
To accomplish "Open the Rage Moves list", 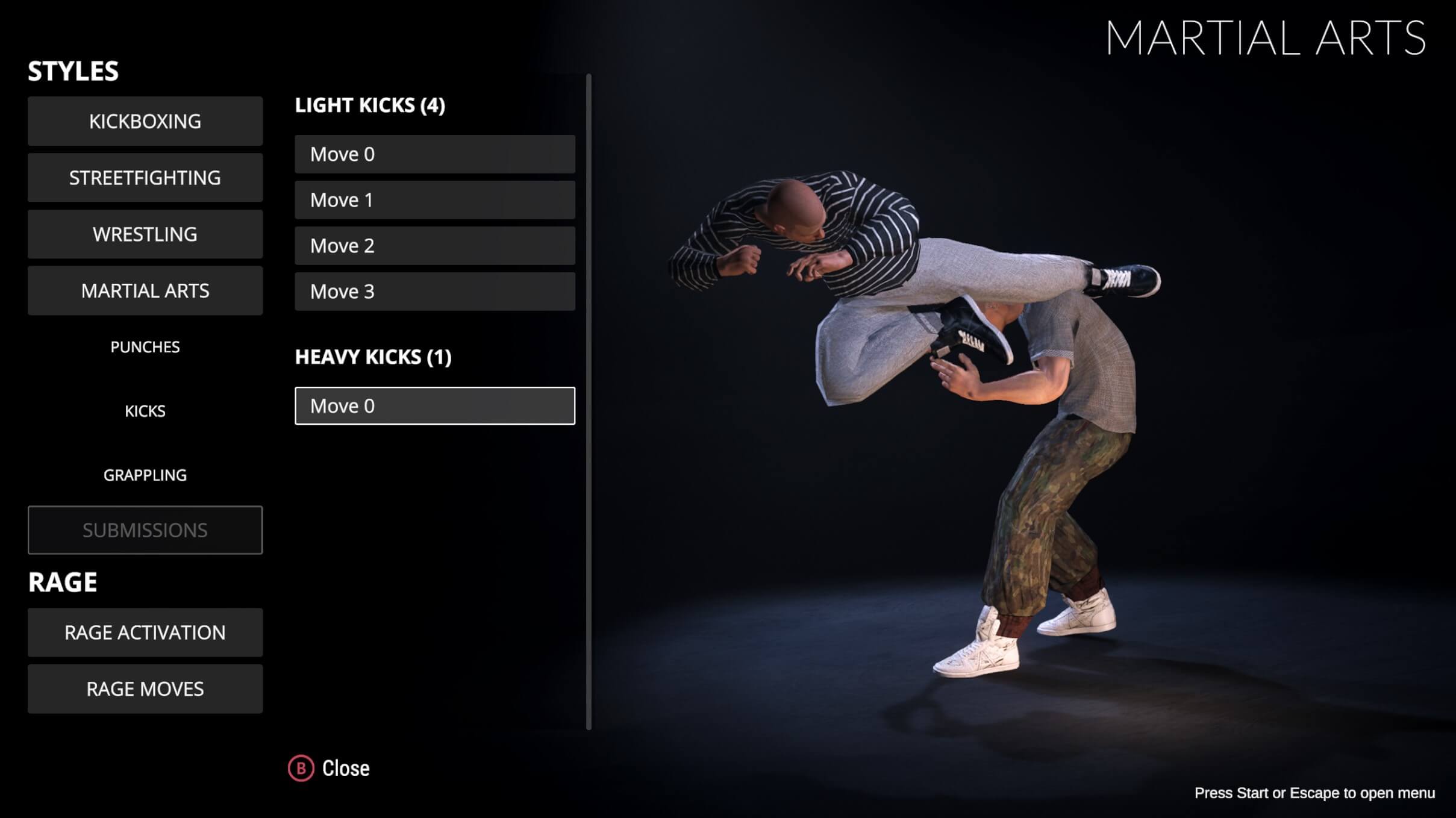I will (x=145, y=689).
